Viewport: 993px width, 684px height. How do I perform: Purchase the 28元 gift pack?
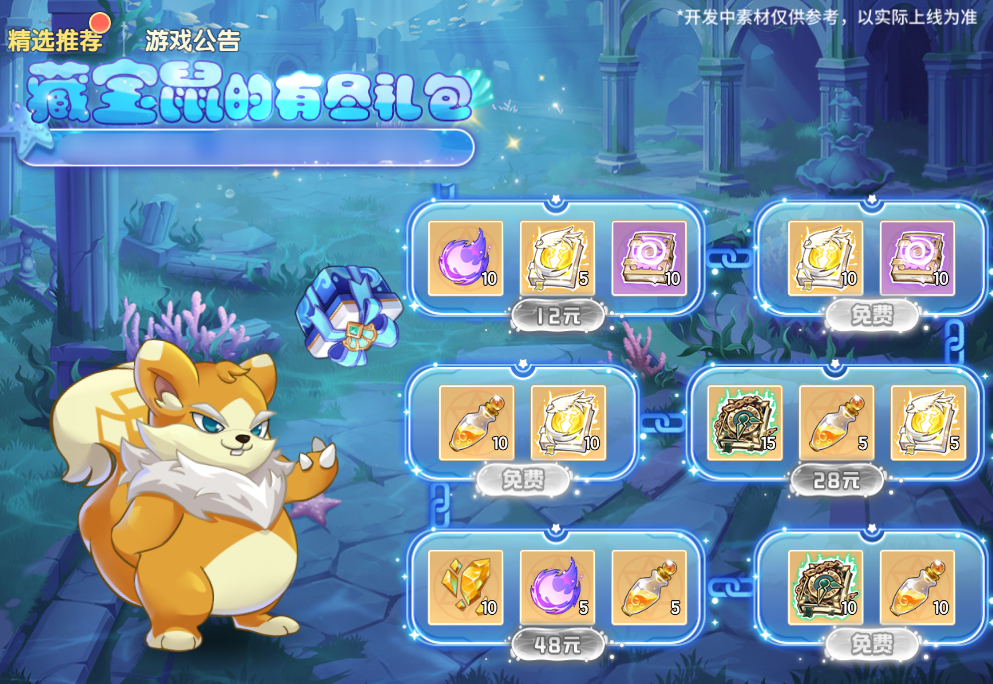click(837, 481)
